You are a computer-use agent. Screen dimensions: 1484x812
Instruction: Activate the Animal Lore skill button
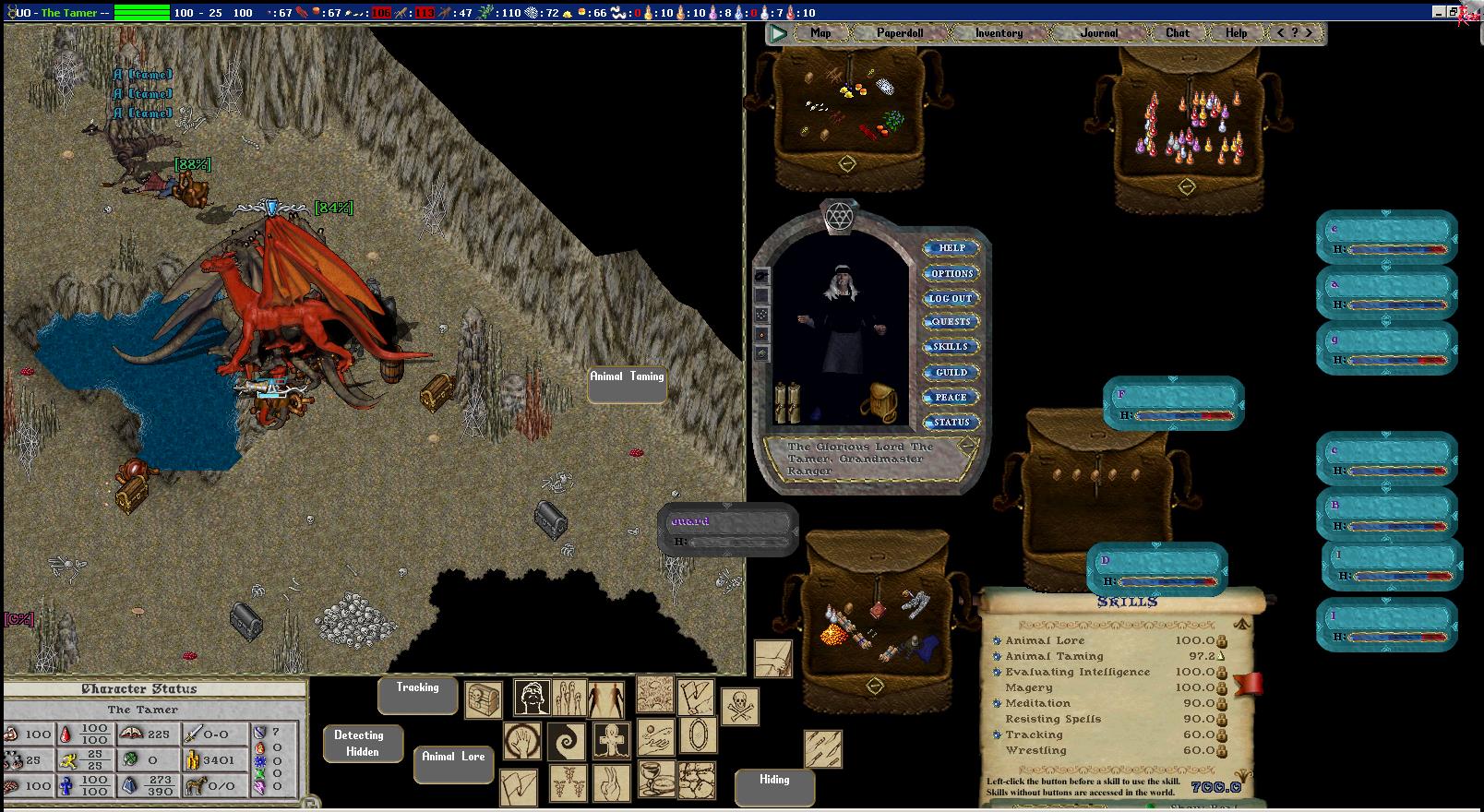tap(453, 763)
